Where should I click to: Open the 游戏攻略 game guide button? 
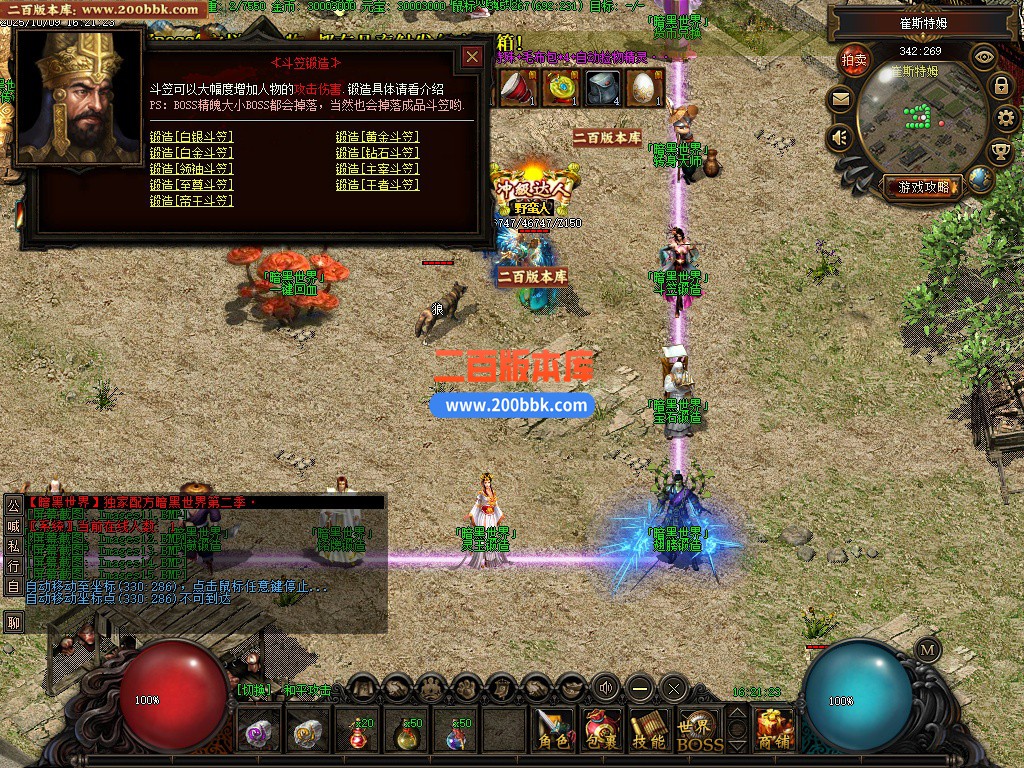coord(923,186)
